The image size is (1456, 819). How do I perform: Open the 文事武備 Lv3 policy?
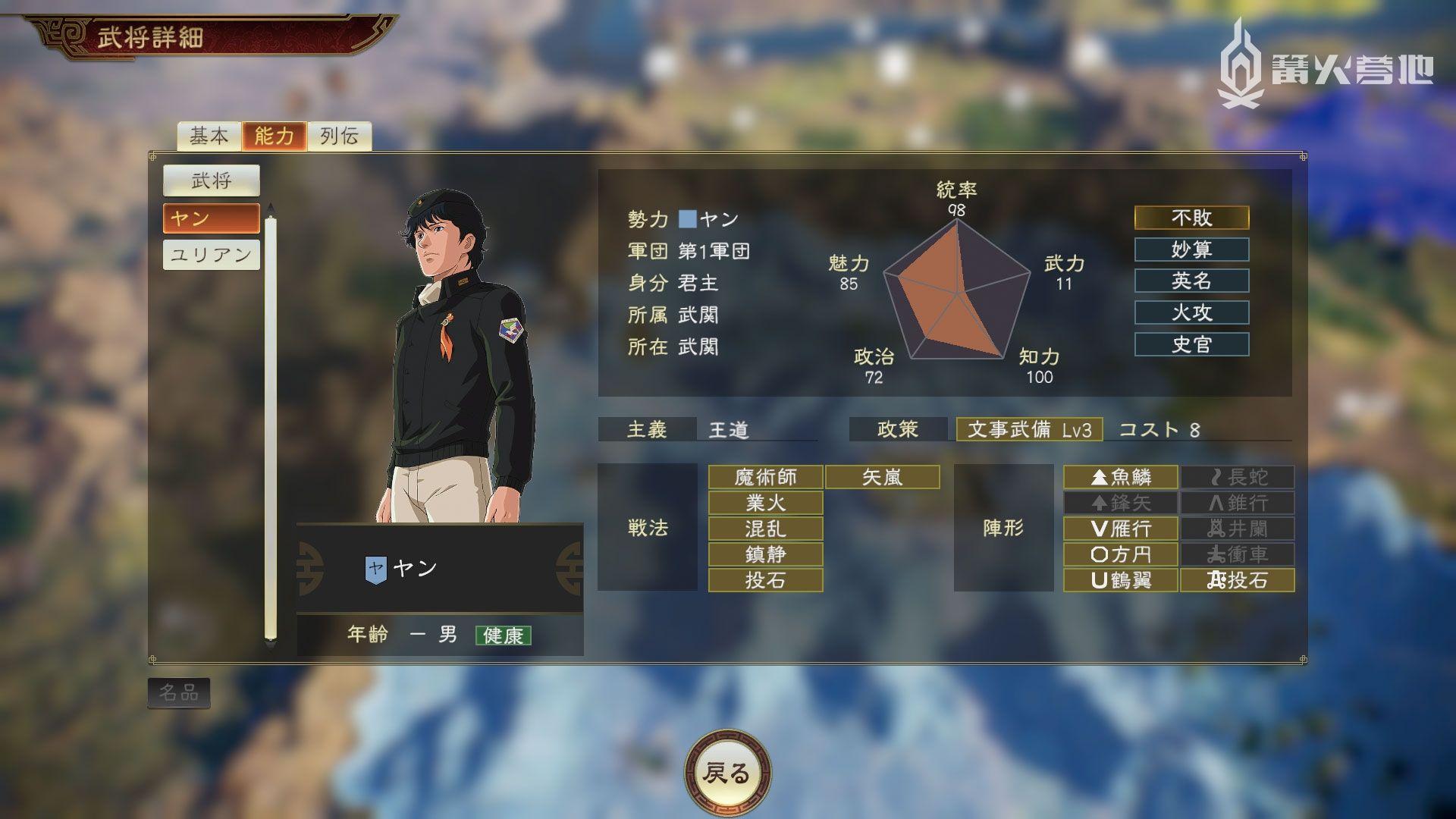(x=1029, y=430)
